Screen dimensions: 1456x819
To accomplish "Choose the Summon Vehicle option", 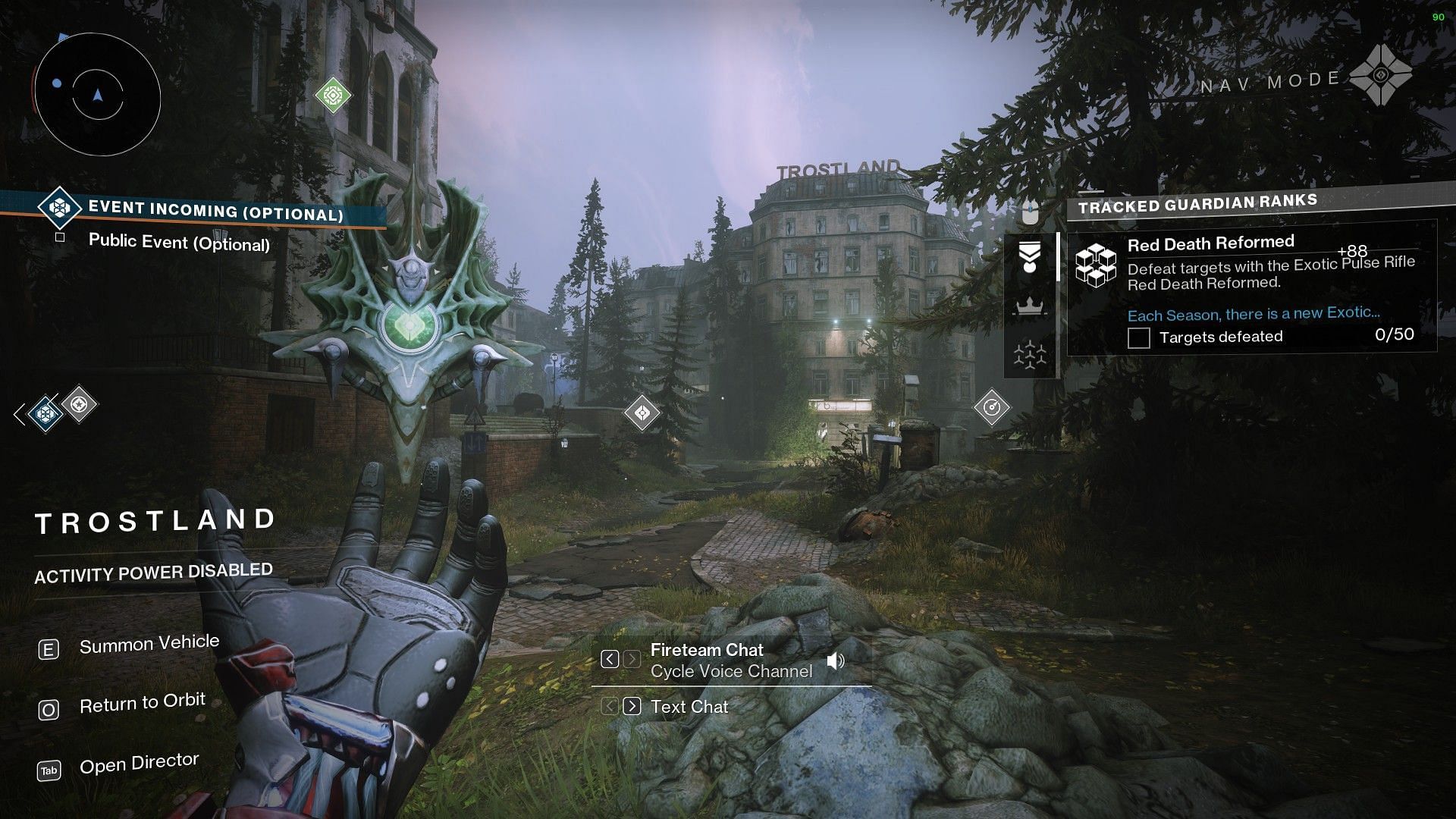I will tap(149, 645).
